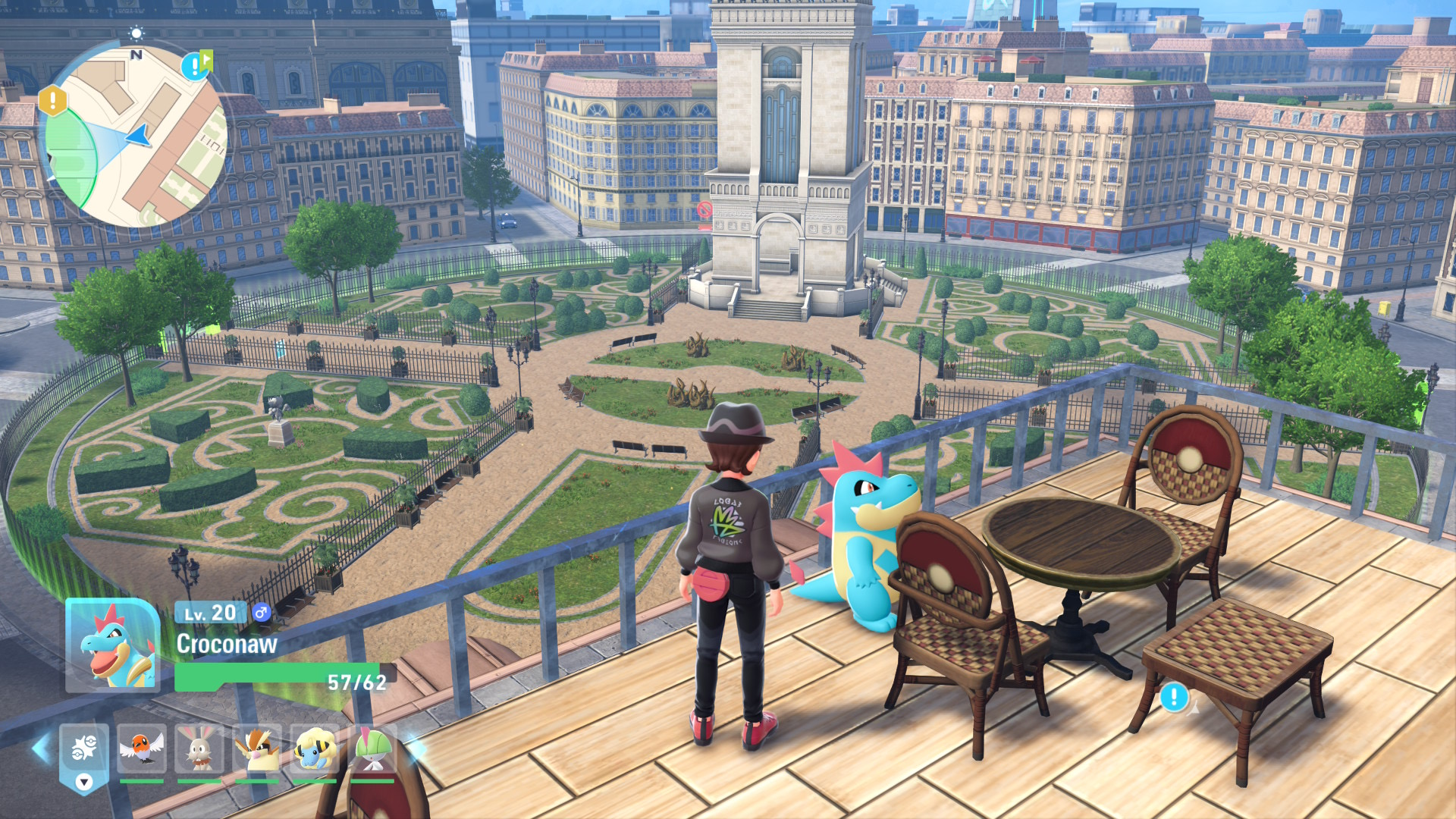Image resolution: width=1456 pixels, height=819 pixels.
Task: Choose Fletchling in the party bar
Action: pyautogui.click(x=142, y=748)
